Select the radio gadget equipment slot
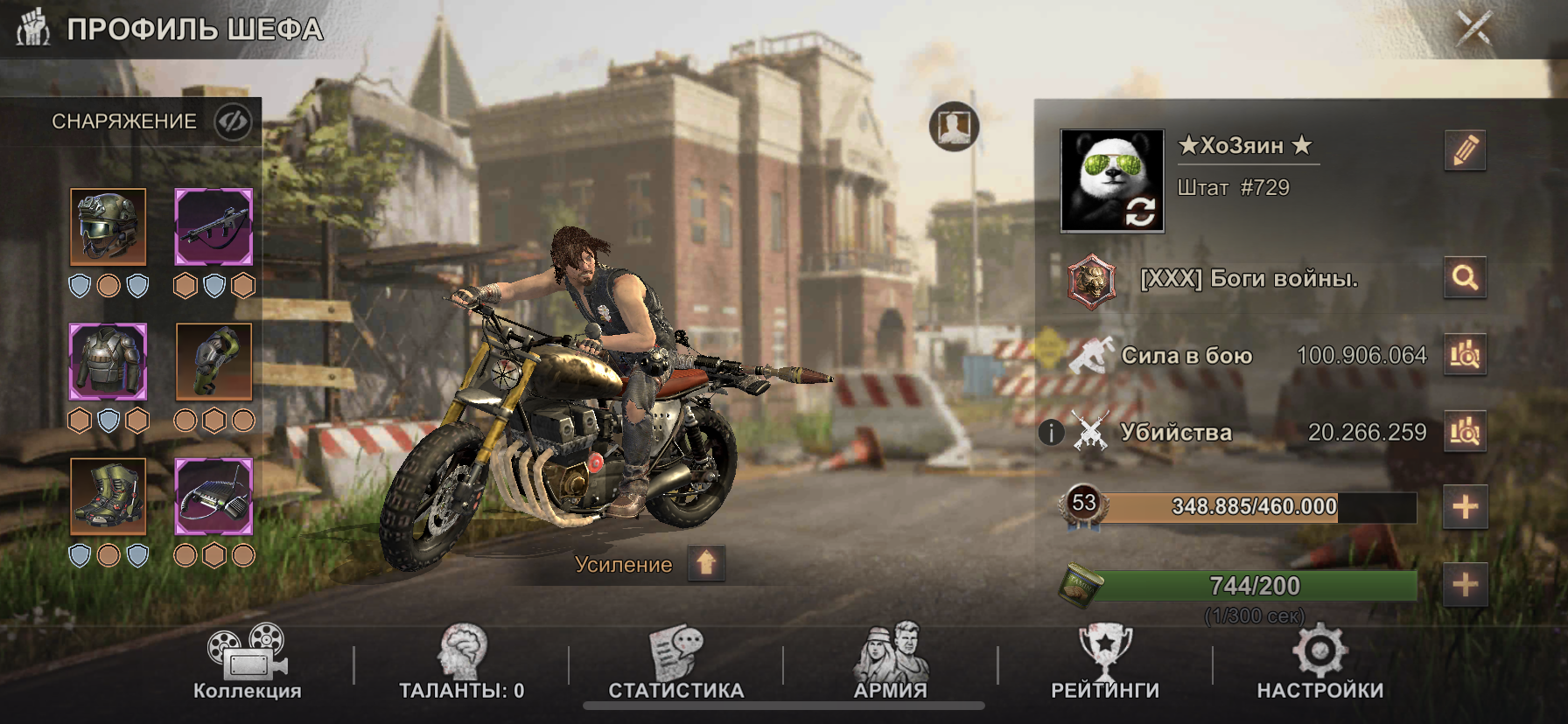Viewport: 1568px width, 724px height. pyautogui.click(x=213, y=496)
